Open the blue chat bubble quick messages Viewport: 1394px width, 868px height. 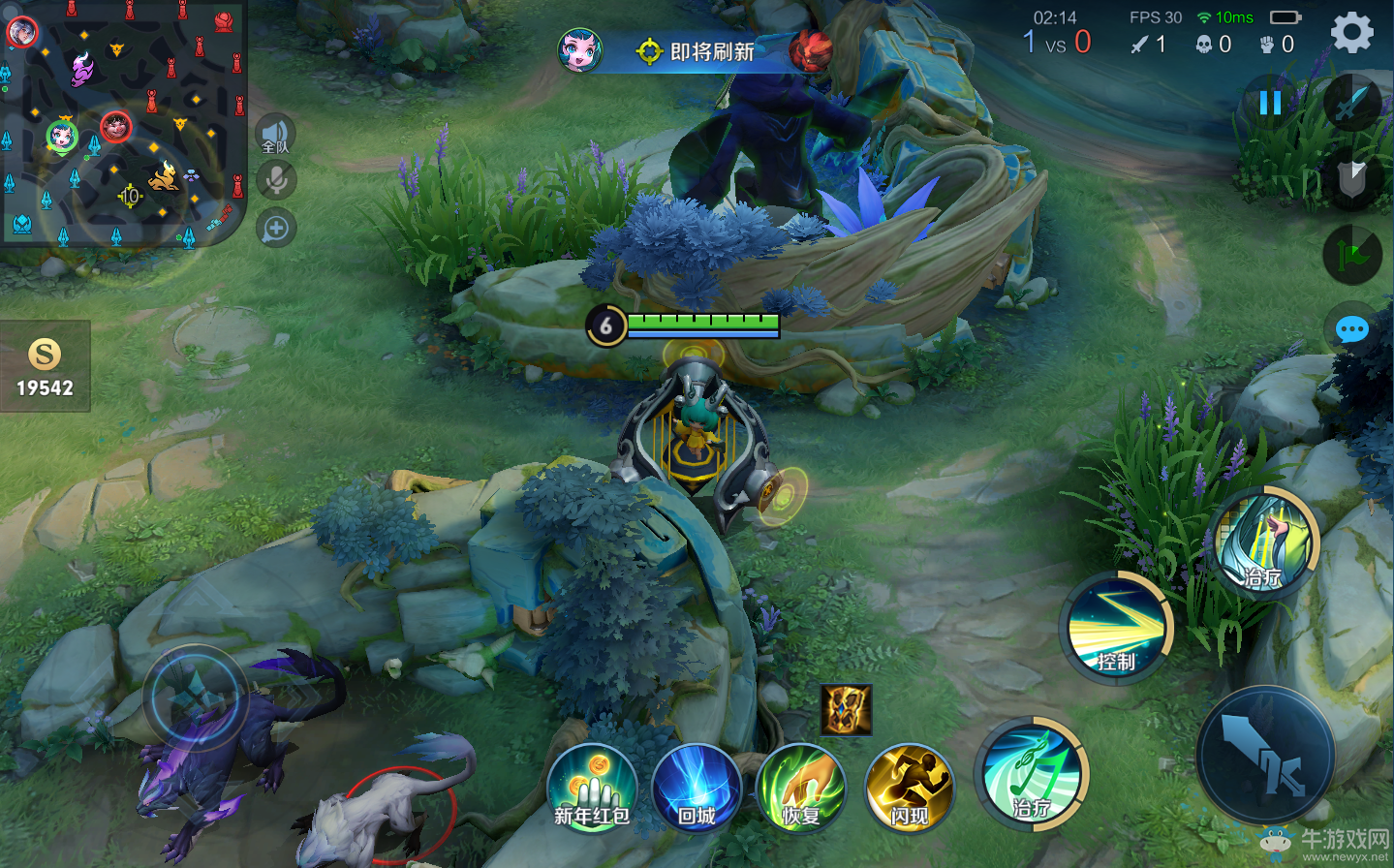[1351, 330]
